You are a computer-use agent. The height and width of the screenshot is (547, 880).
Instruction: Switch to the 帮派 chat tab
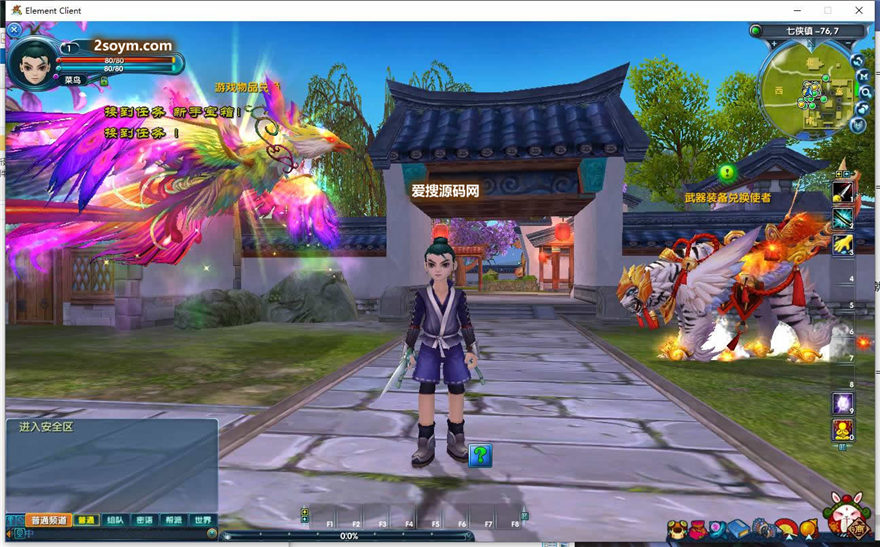173,520
